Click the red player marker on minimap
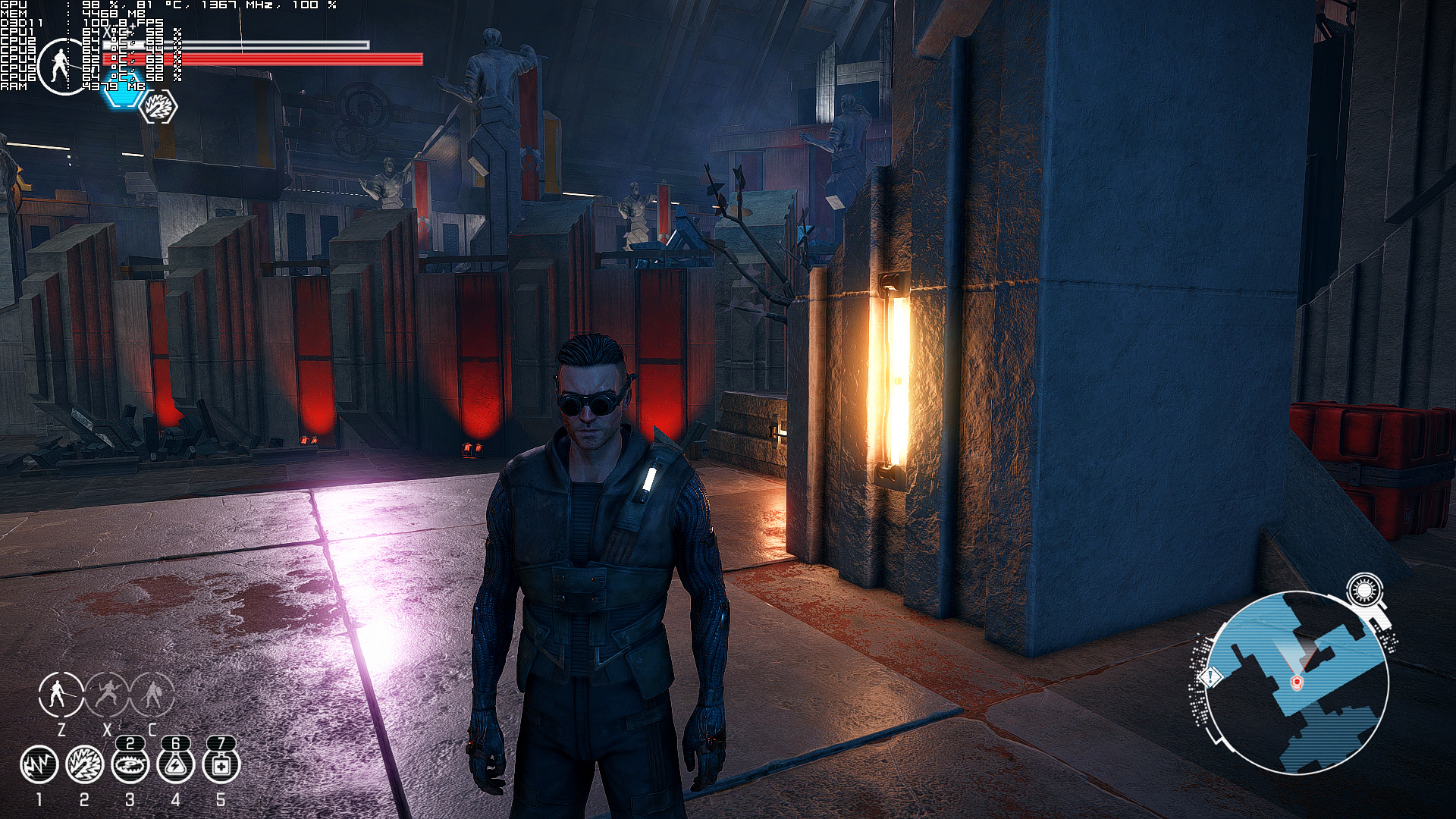 [1296, 683]
